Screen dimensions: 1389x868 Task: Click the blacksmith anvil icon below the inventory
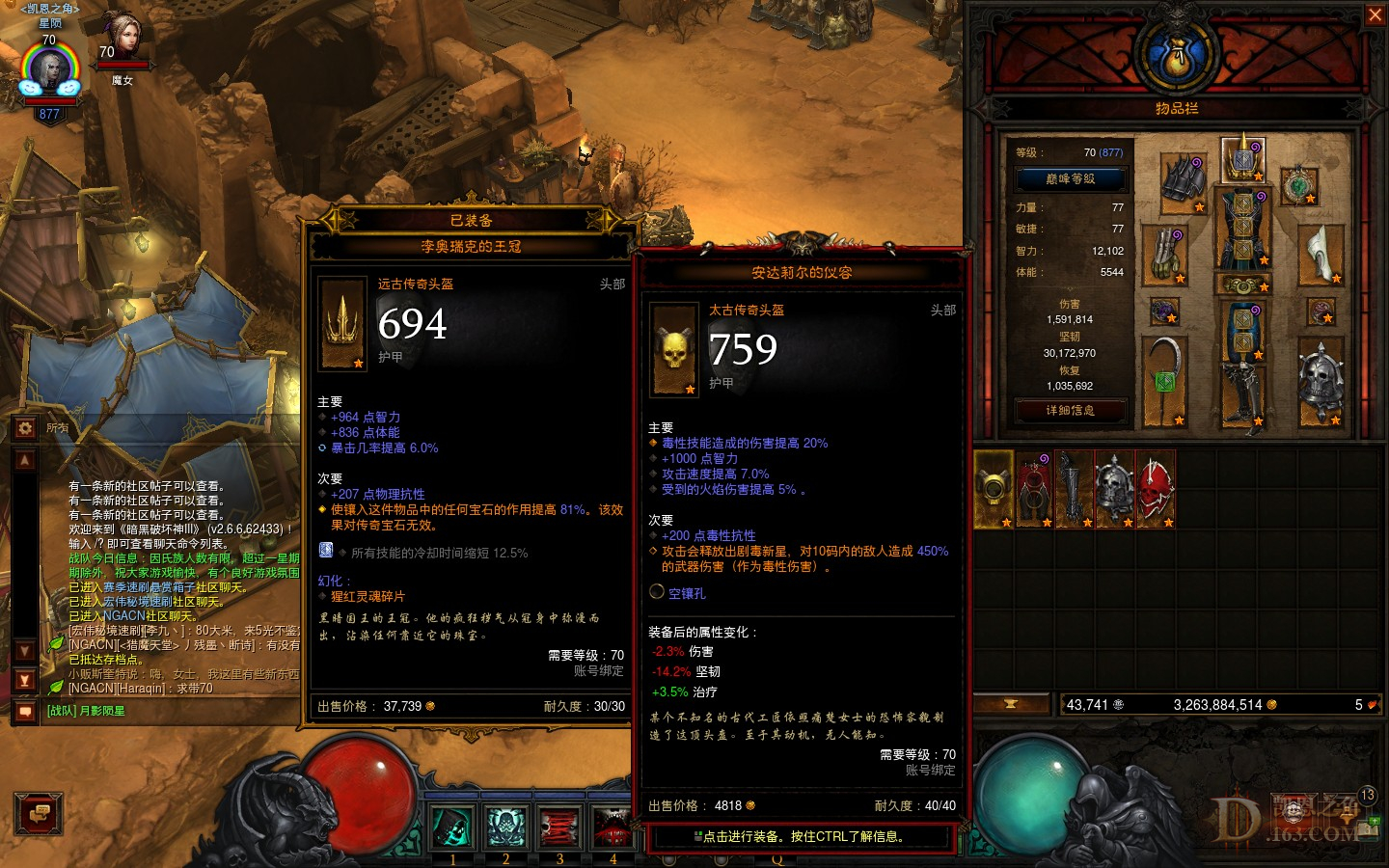coord(1010,703)
